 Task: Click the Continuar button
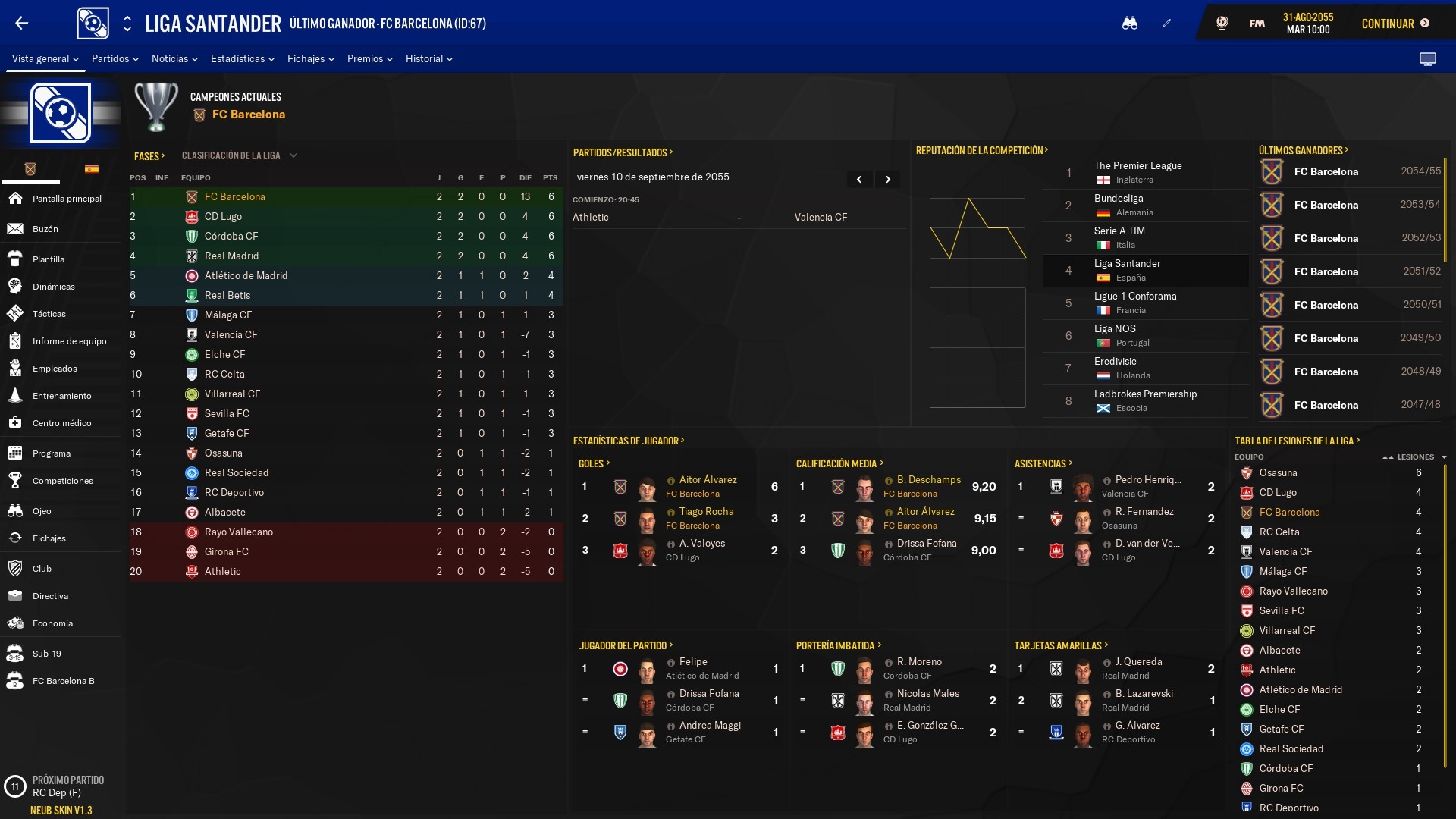point(1395,24)
